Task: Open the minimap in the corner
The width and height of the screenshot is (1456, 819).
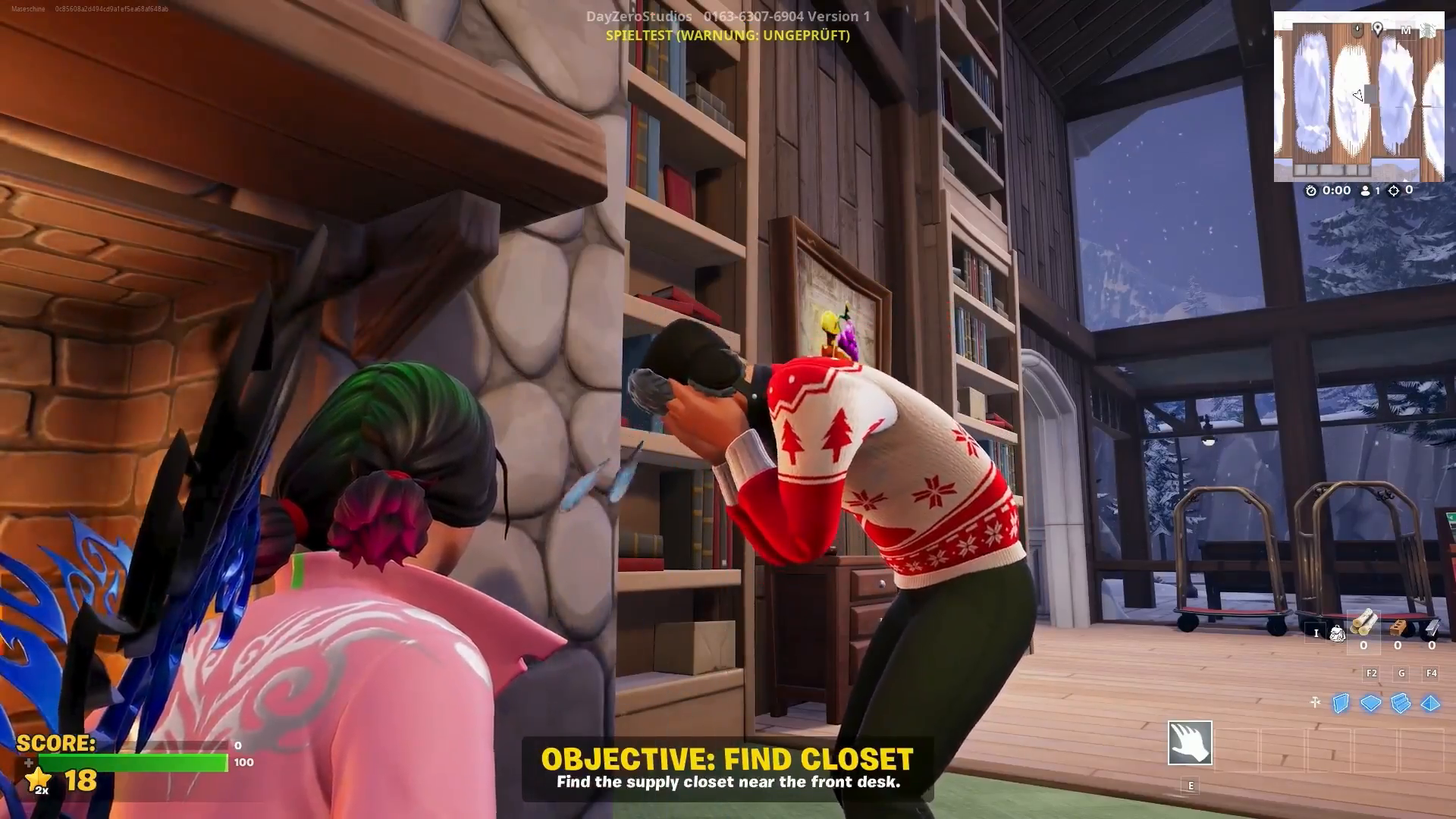Action: tap(1358, 99)
